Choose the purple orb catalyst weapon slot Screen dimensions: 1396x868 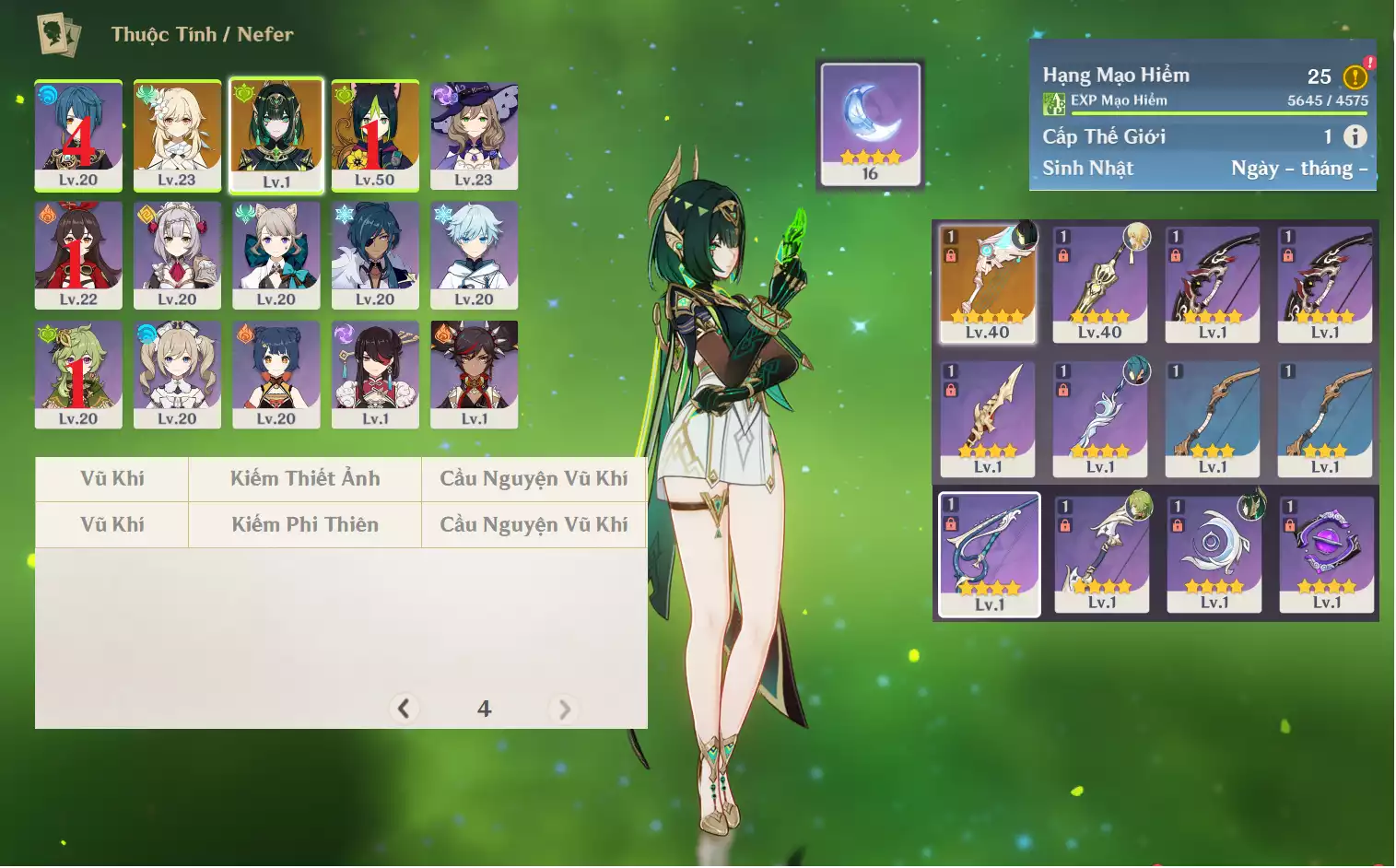coord(1327,554)
